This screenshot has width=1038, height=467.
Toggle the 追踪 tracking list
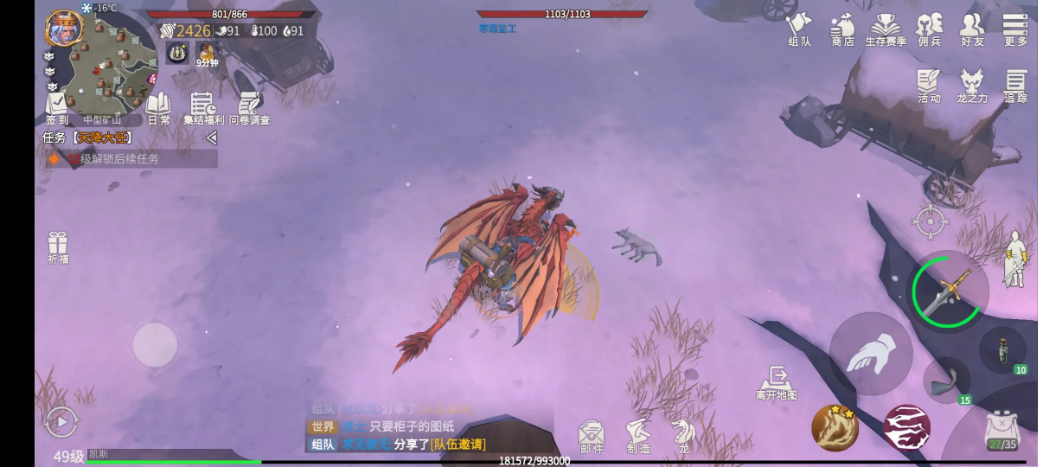tap(1015, 85)
